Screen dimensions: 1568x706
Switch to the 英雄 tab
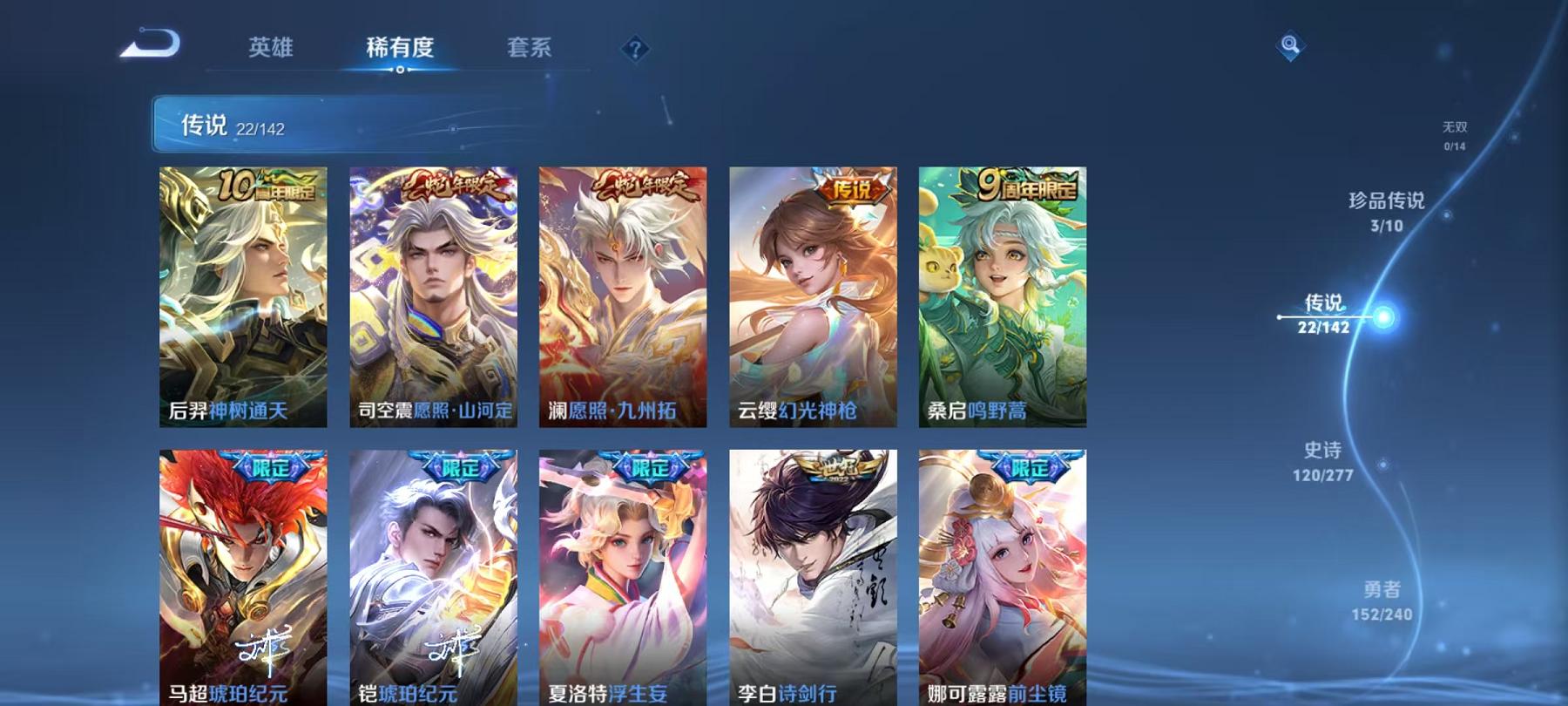coord(272,50)
